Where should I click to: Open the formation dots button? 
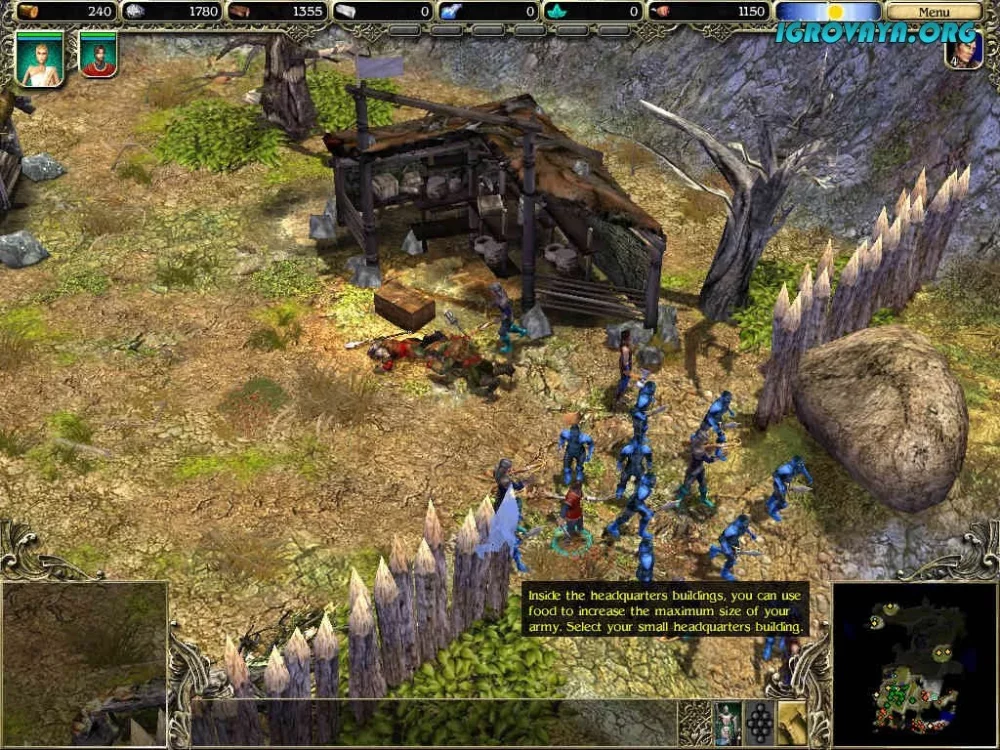[759, 723]
